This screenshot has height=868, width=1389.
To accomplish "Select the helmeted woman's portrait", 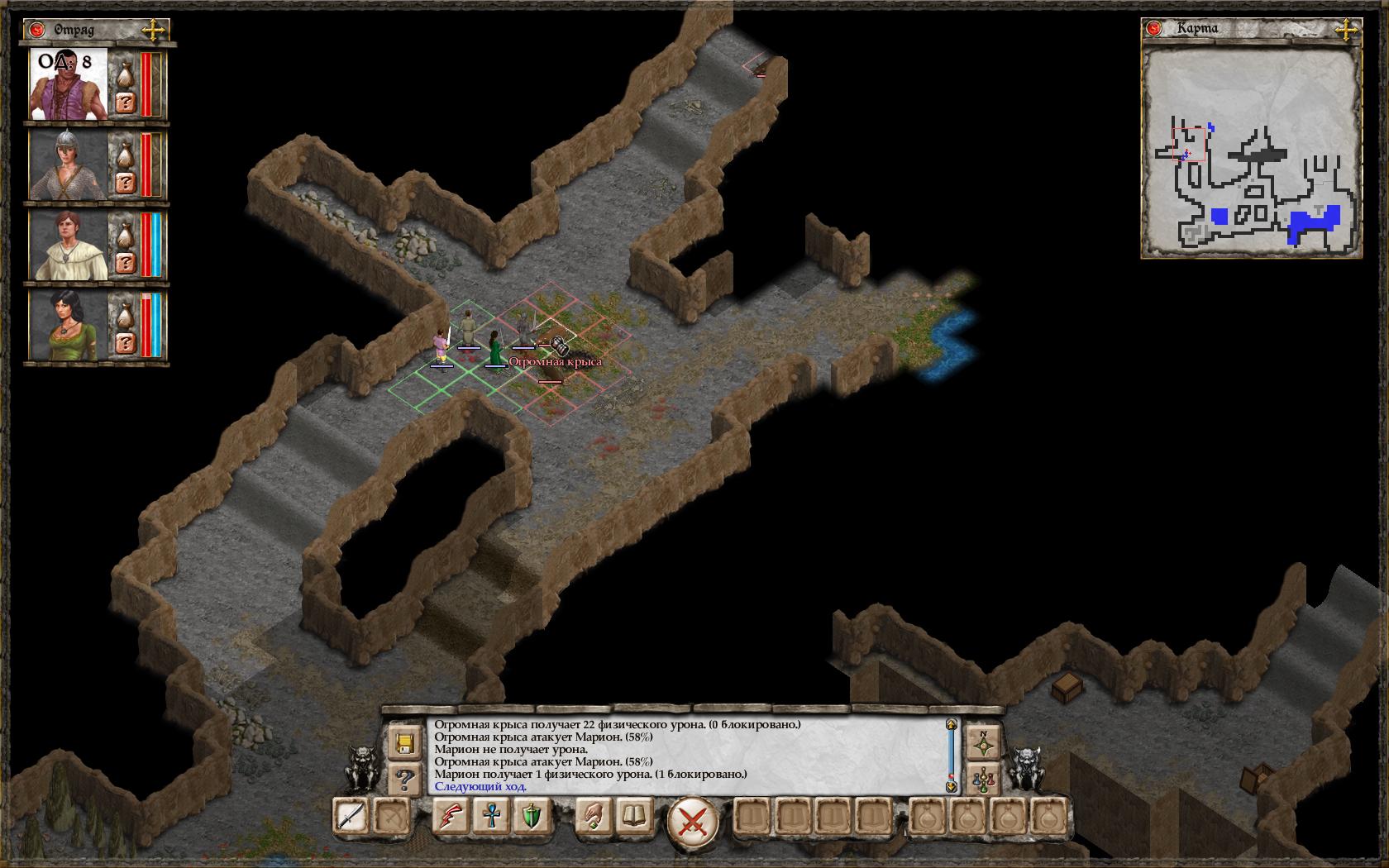I will [x=68, y=165].
